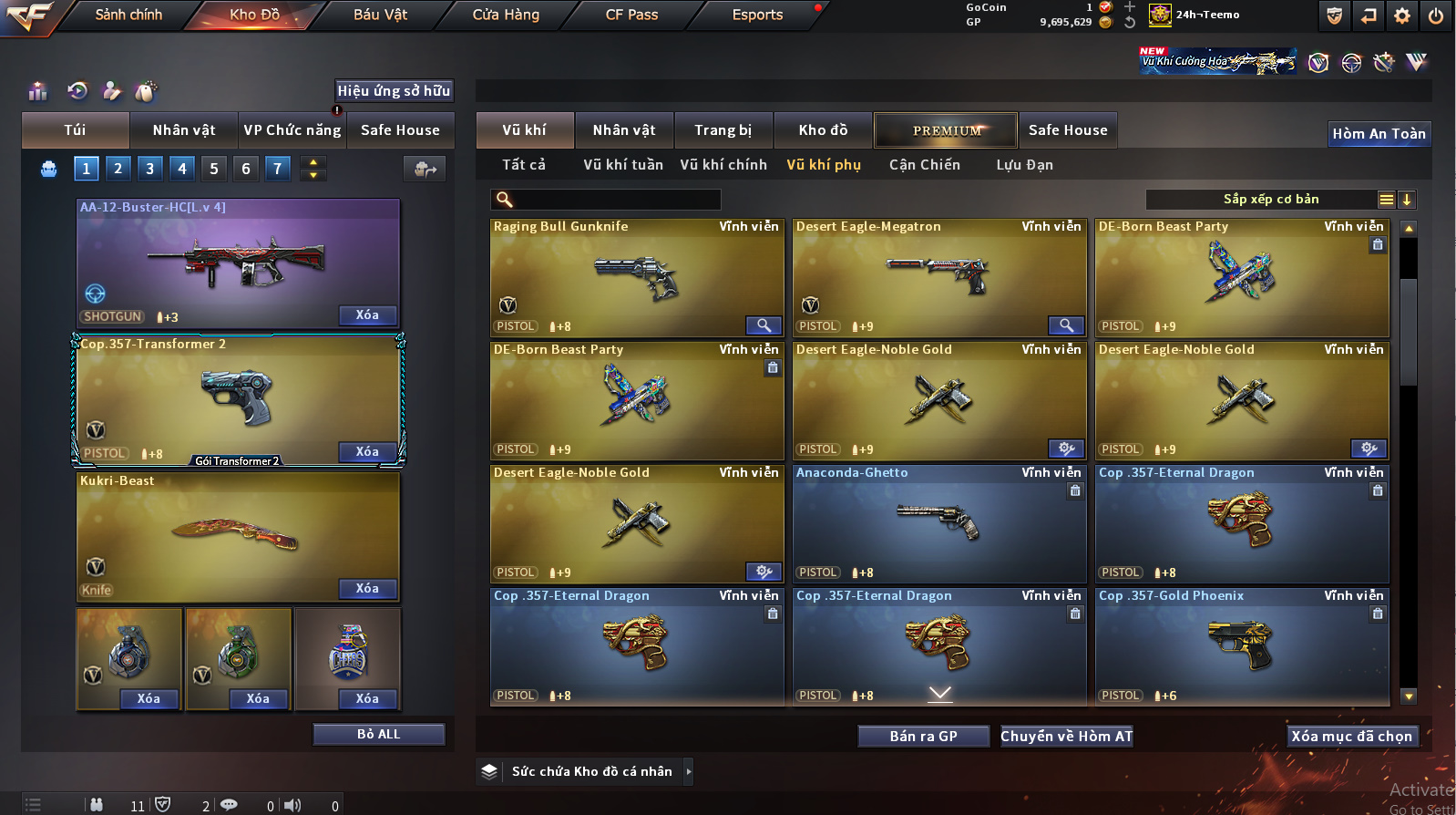Click the Bỏ ALL button
This screenshot has width=1456, height=815.
coord(378,735)
